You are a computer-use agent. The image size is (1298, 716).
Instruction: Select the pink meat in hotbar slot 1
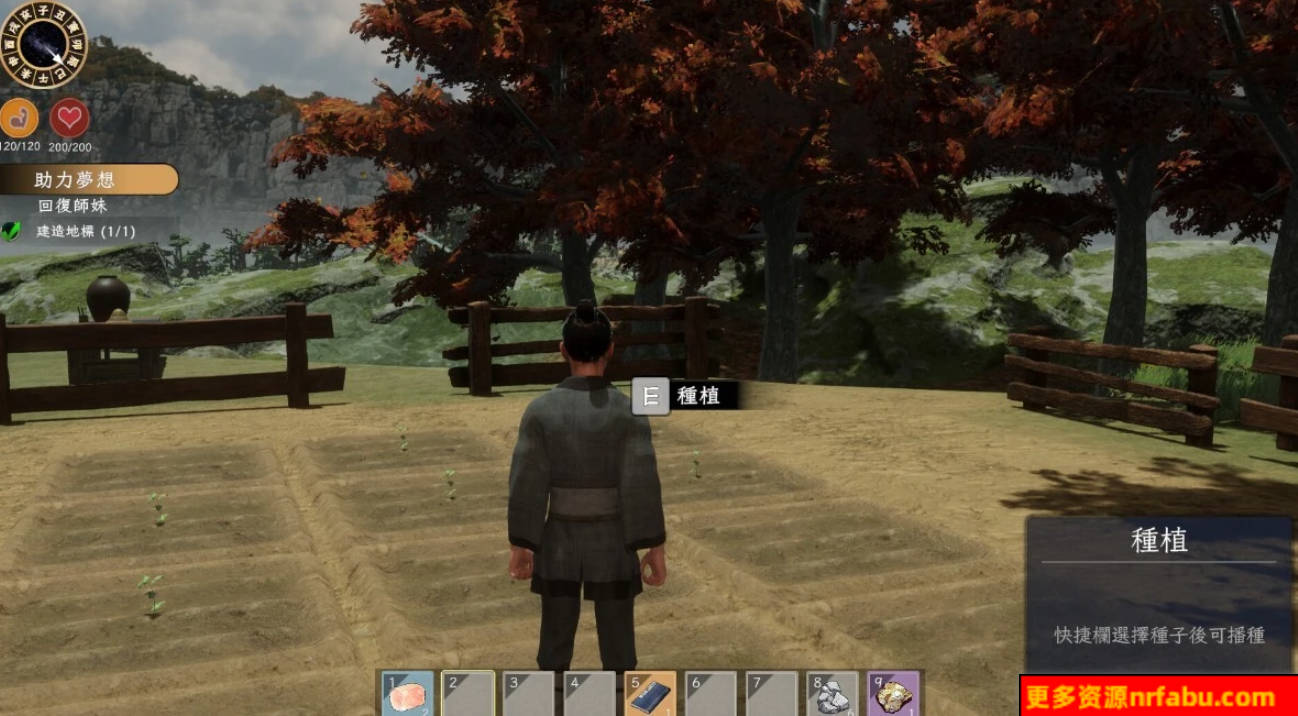coord(408,695)
